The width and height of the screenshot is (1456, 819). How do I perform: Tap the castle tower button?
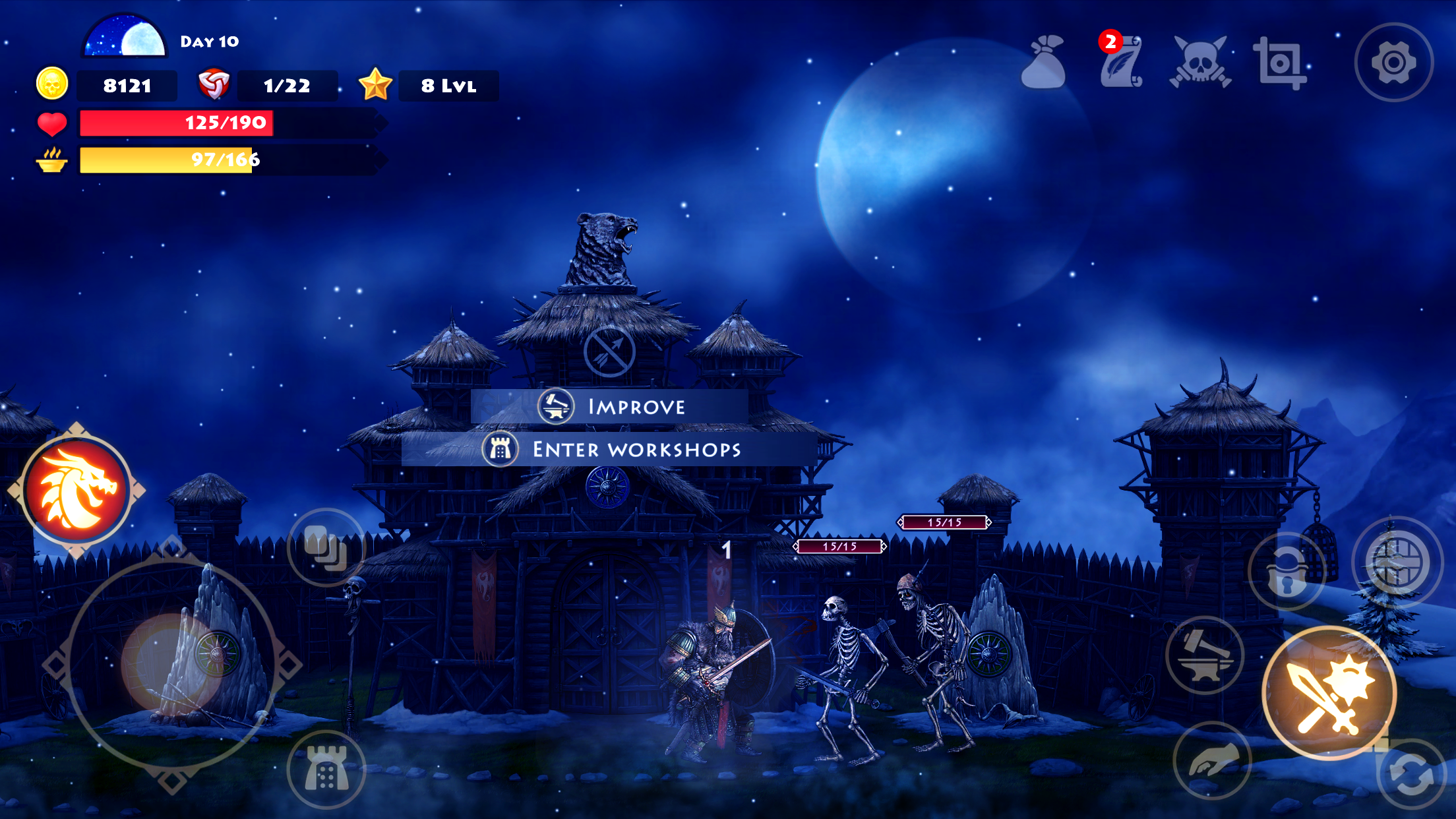326,770
